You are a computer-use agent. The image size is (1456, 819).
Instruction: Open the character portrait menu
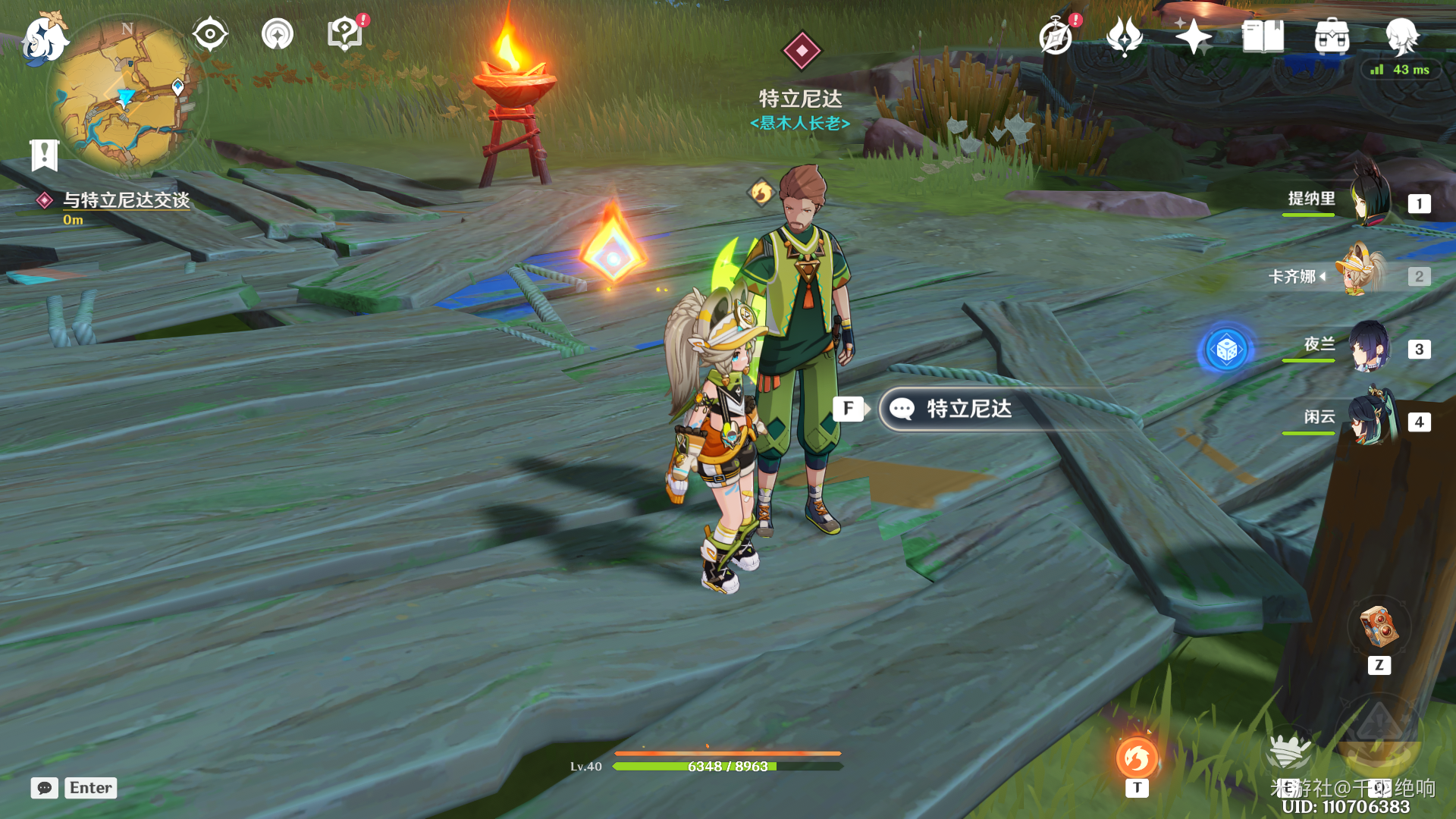pos(1401,36)
